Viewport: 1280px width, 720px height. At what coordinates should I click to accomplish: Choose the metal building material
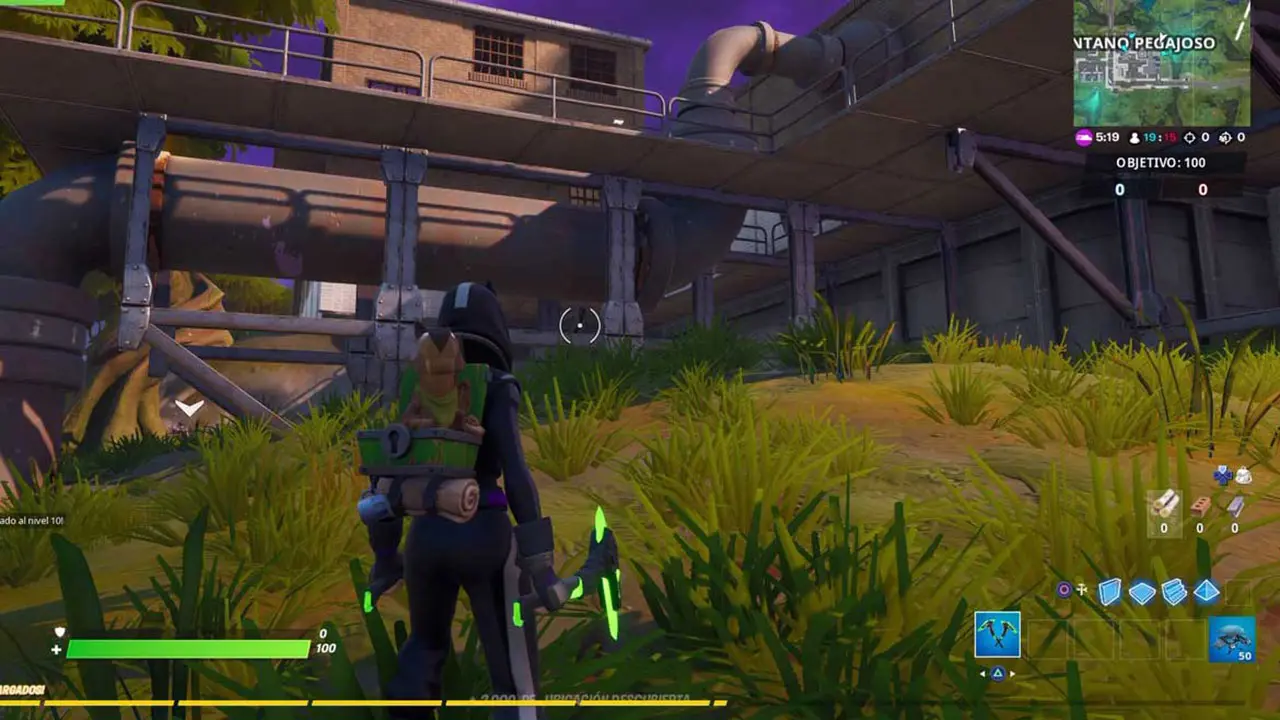tap(1235, 506)
